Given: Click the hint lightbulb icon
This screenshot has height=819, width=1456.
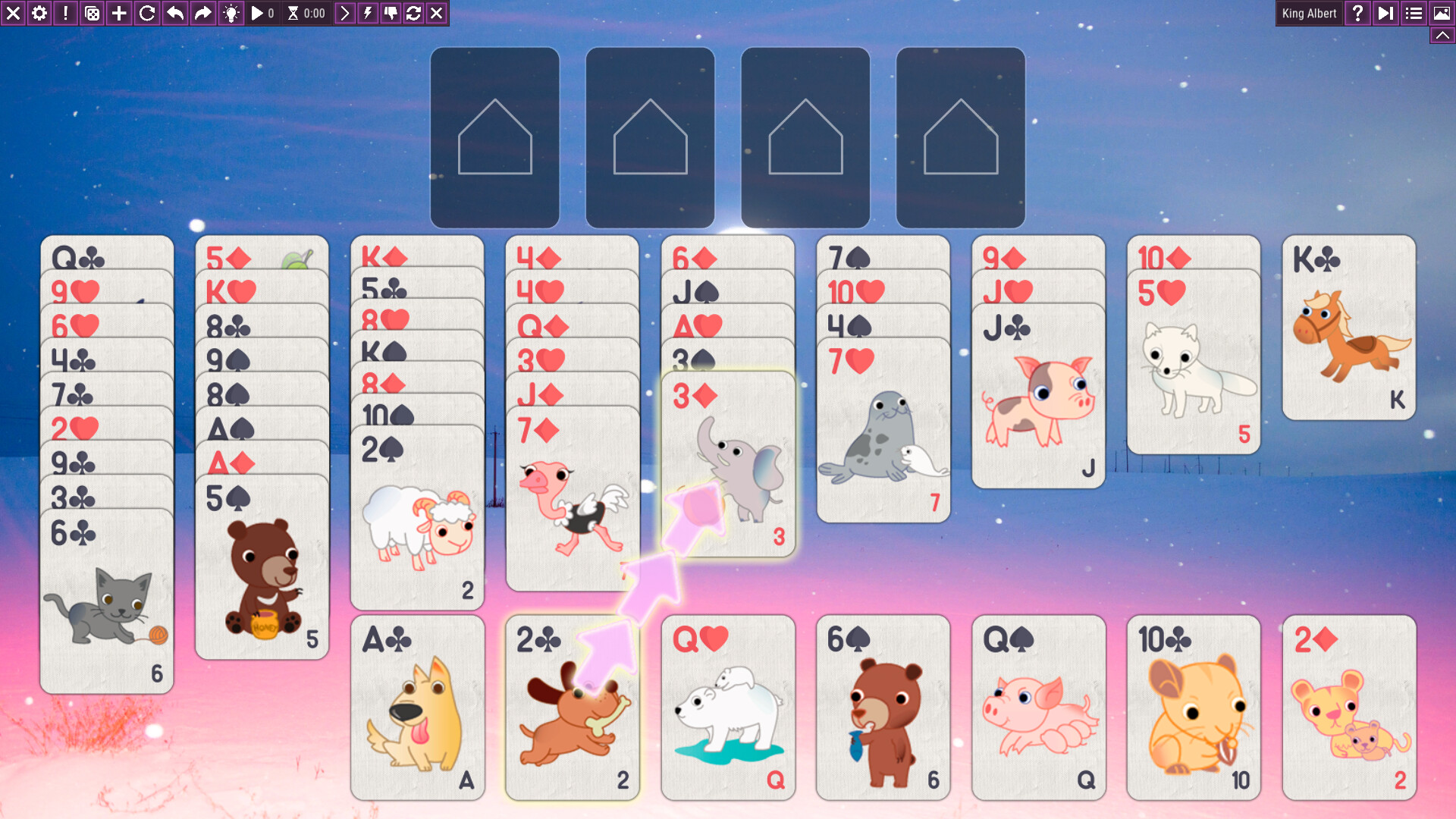Looking at the screenshot, I should tap(231, 13).
